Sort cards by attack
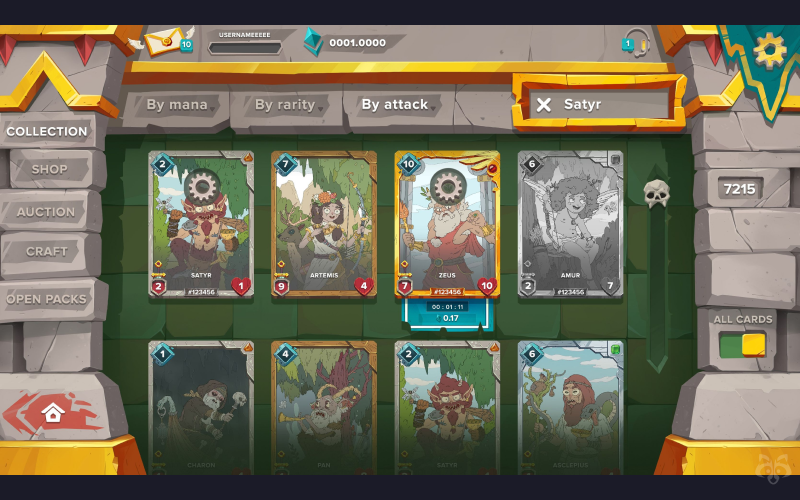Viewport: 800px width, 500px height. (395, 104)
